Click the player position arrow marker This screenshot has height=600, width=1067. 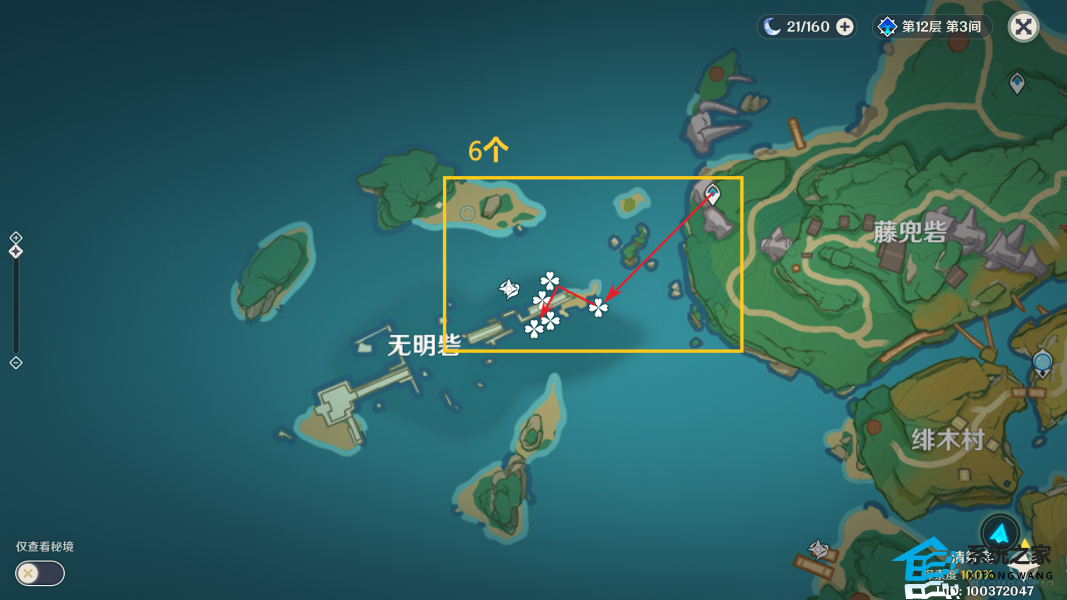(999, 533)
